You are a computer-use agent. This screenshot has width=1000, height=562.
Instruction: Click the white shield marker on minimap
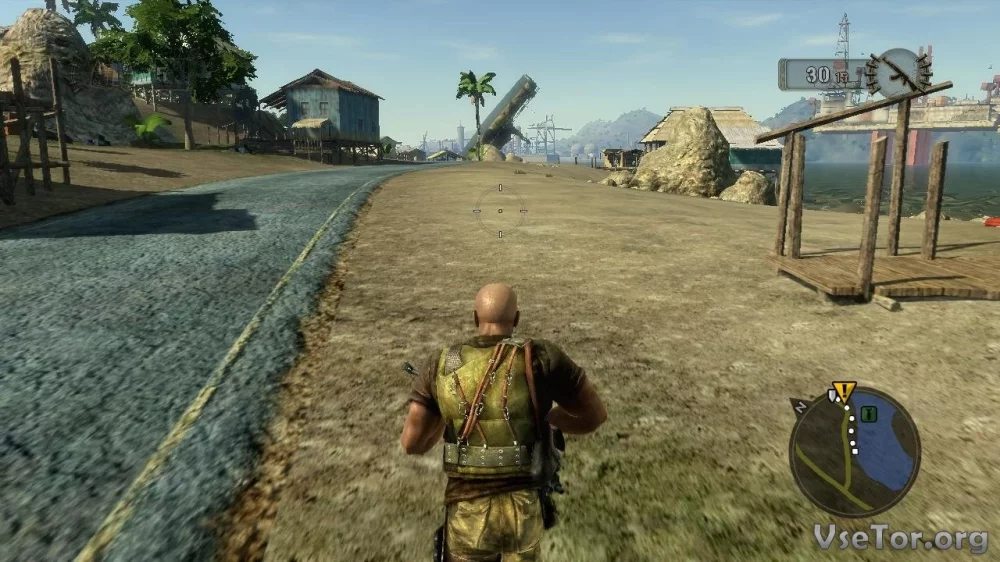(x=831, y=397)
